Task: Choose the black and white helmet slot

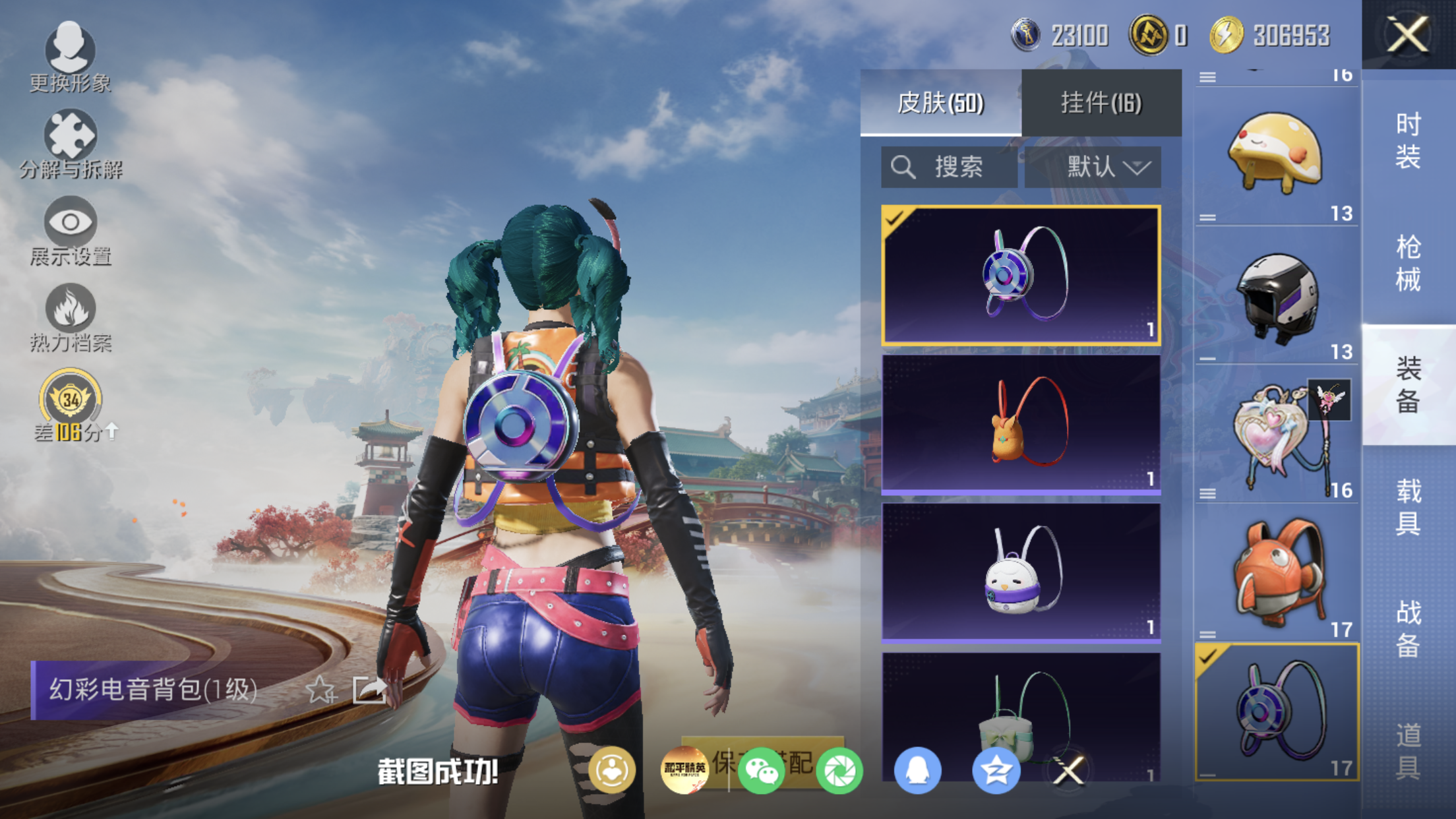Action: pos(1277,297)
